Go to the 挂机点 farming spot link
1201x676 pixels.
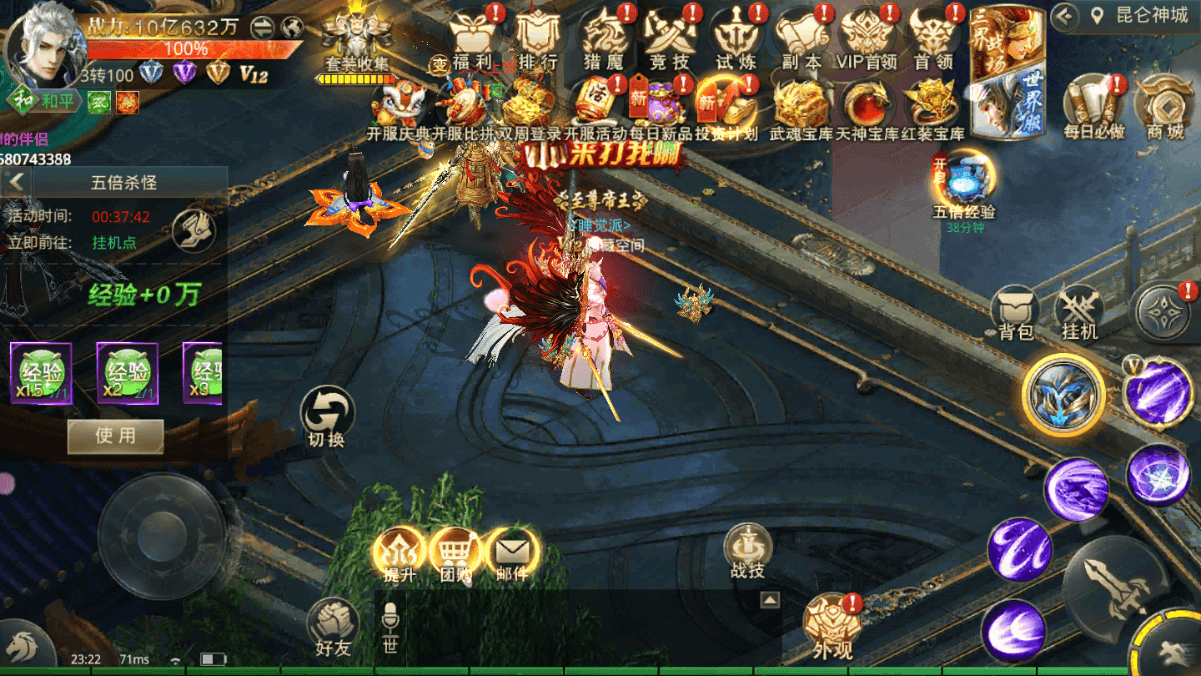point(114,242)
